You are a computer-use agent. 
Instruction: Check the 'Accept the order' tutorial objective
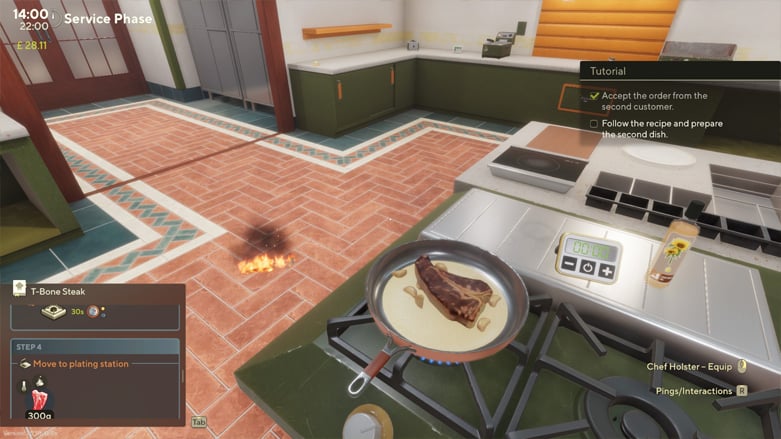click(594, 96)
